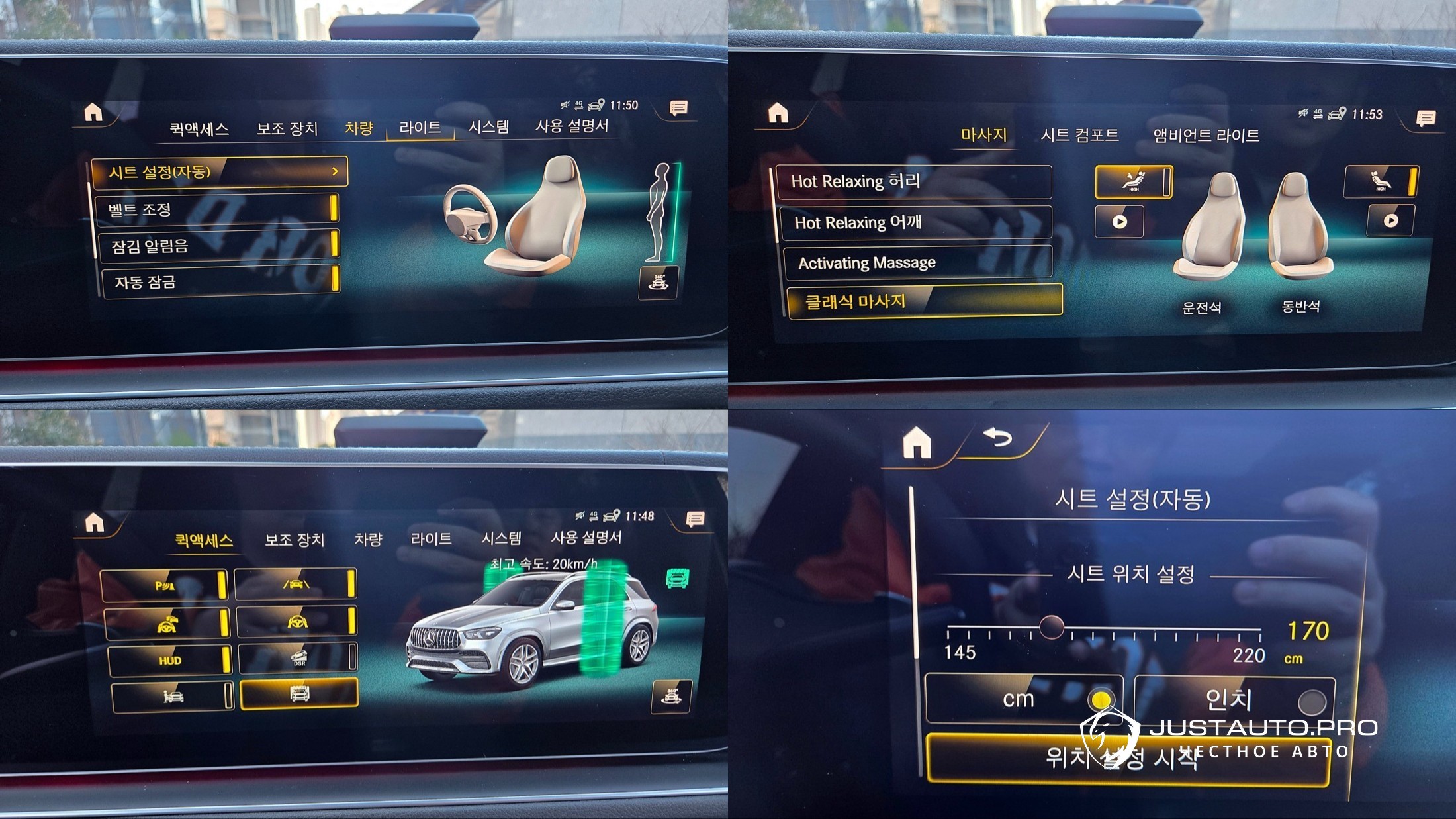1456x819 pixels.
Task: Switch to the 마사지 tab
Action: [x=983, y=135]
